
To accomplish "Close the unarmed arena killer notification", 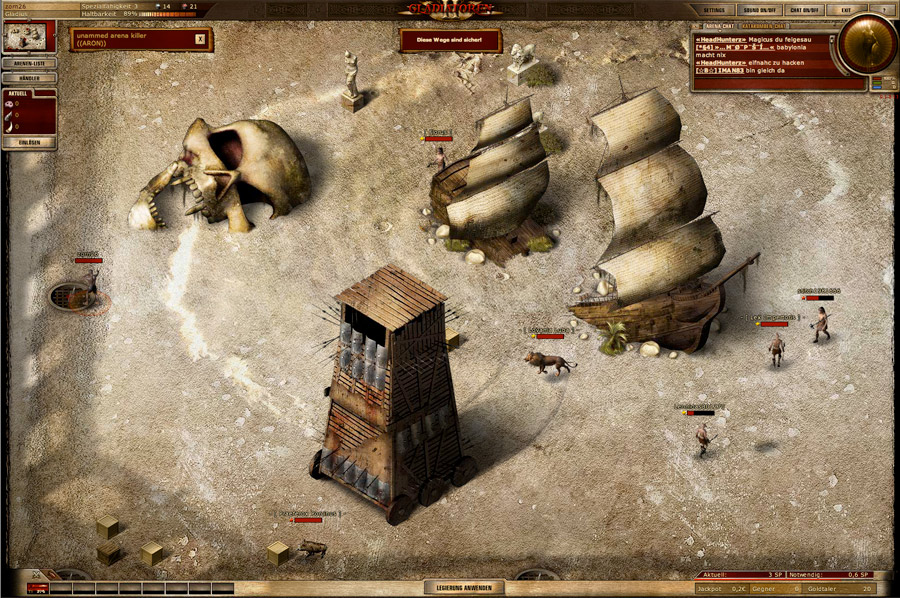I will coord(200,39).
